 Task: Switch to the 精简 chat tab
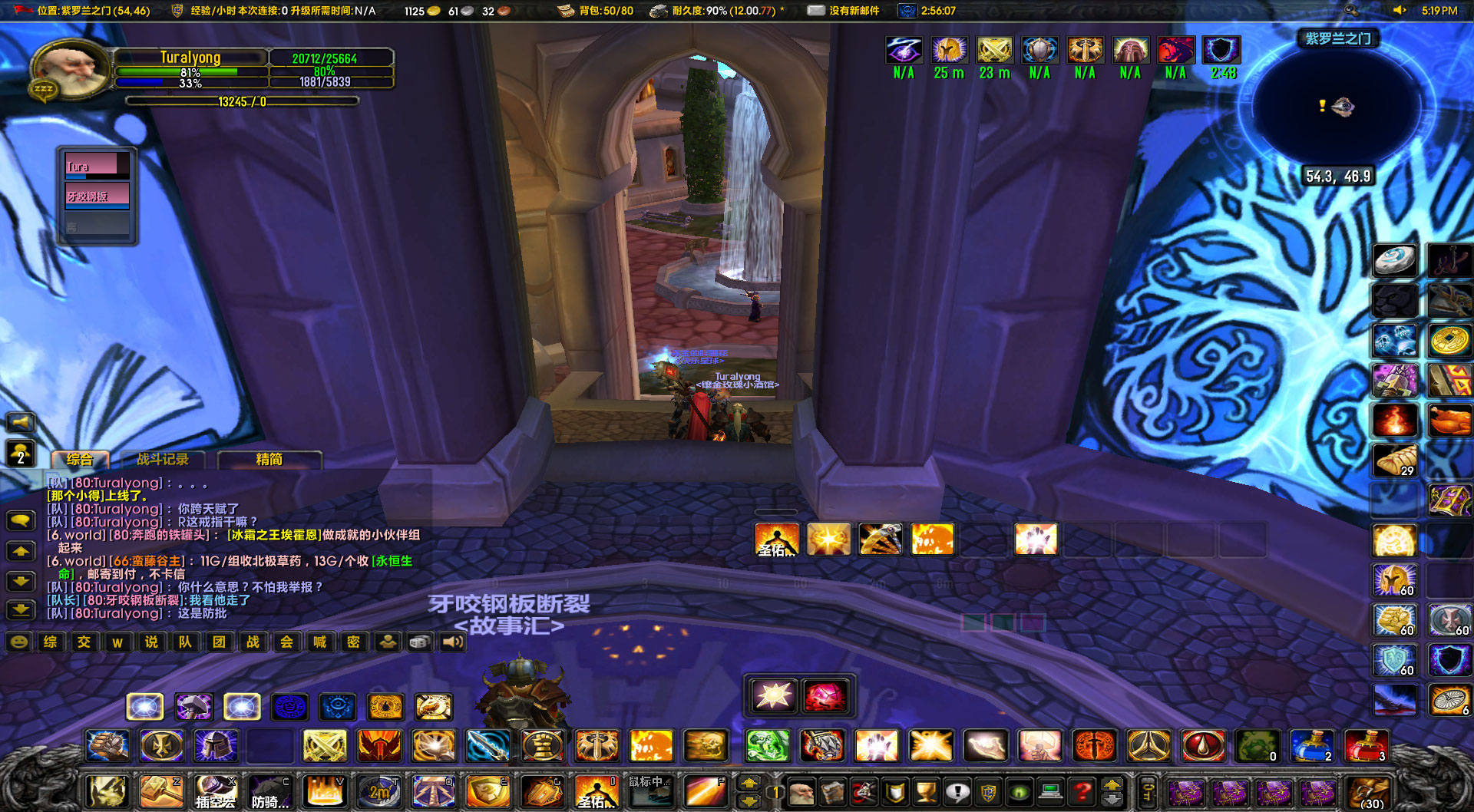pos(270,459)
